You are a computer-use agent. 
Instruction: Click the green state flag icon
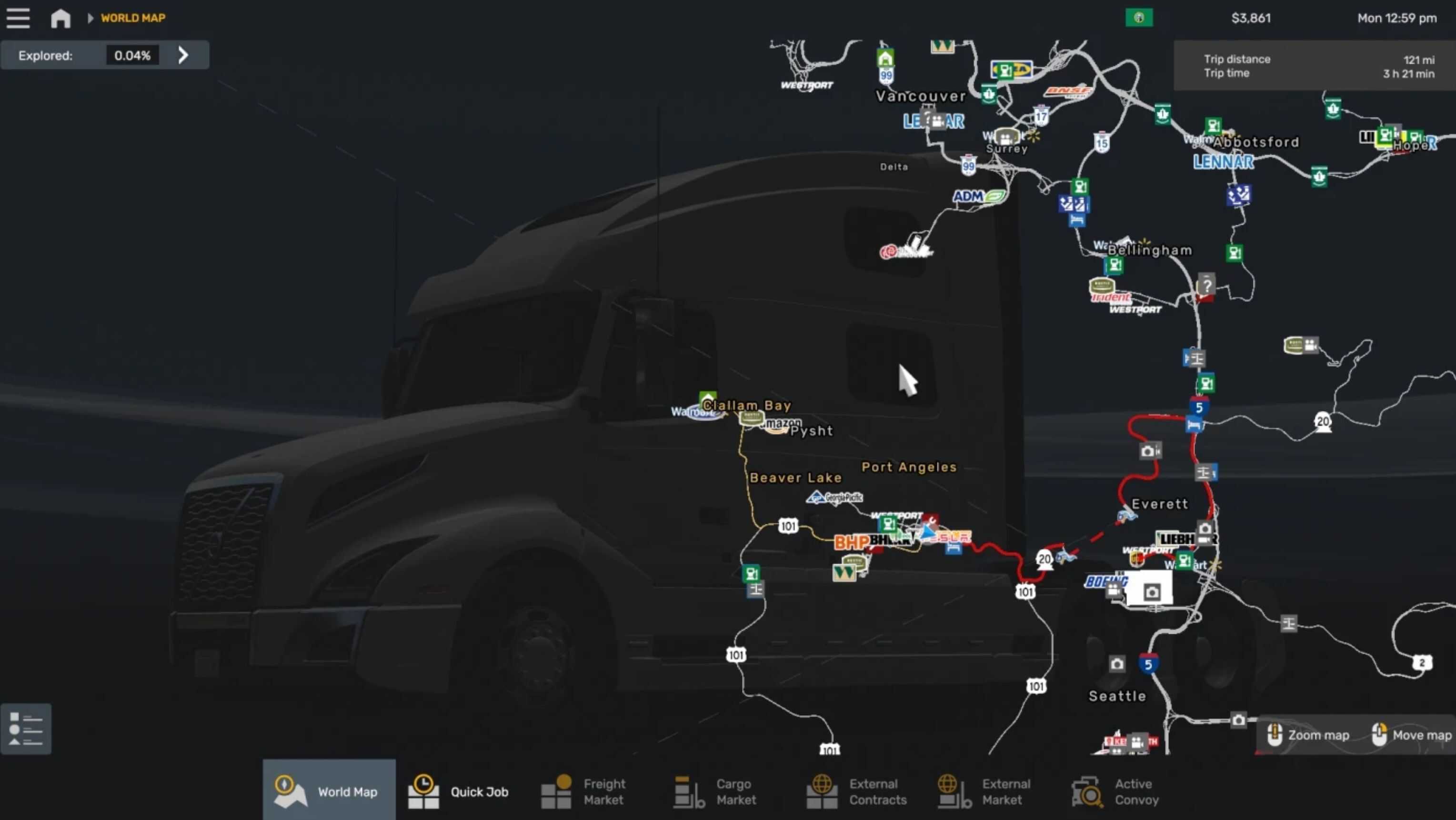(x=1139, y=18)
